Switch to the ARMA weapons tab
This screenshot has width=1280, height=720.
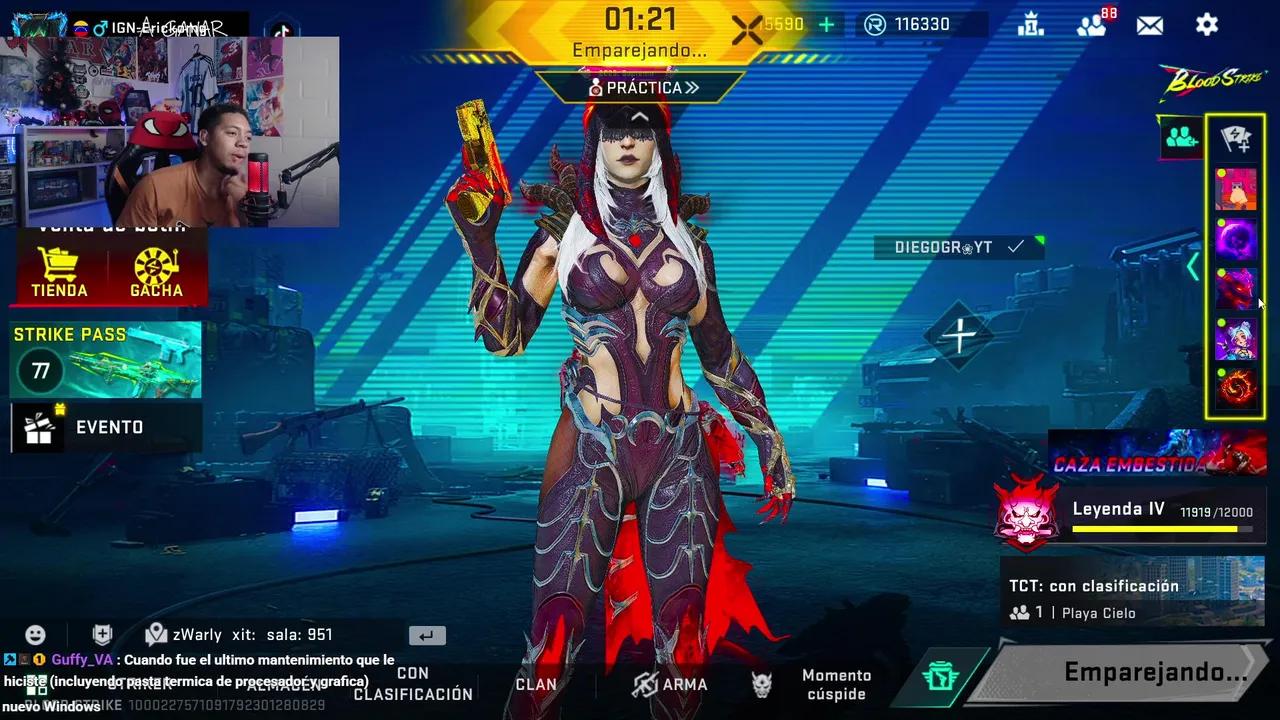(671, 684)
